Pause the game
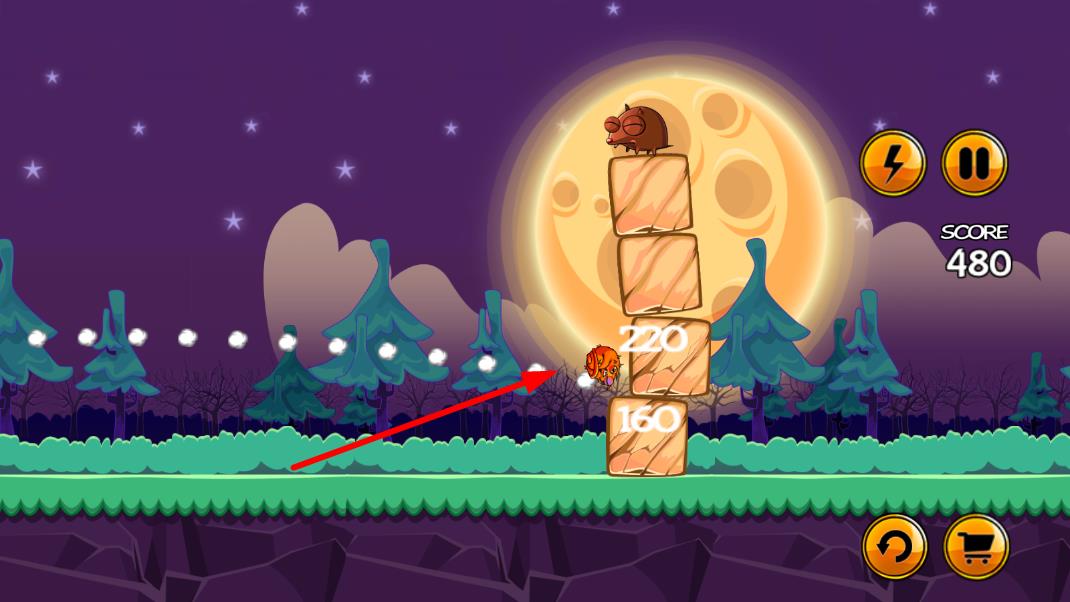1070x602 pixels. point(974,163)
